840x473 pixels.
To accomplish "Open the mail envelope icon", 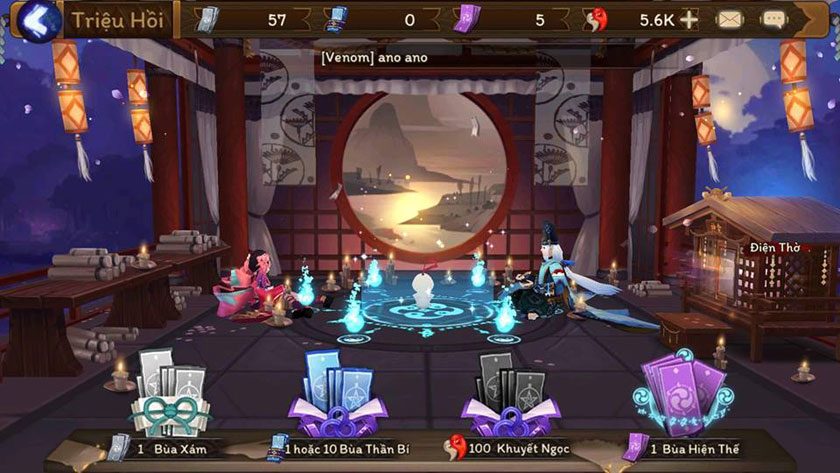I will [x=731, y=19].
